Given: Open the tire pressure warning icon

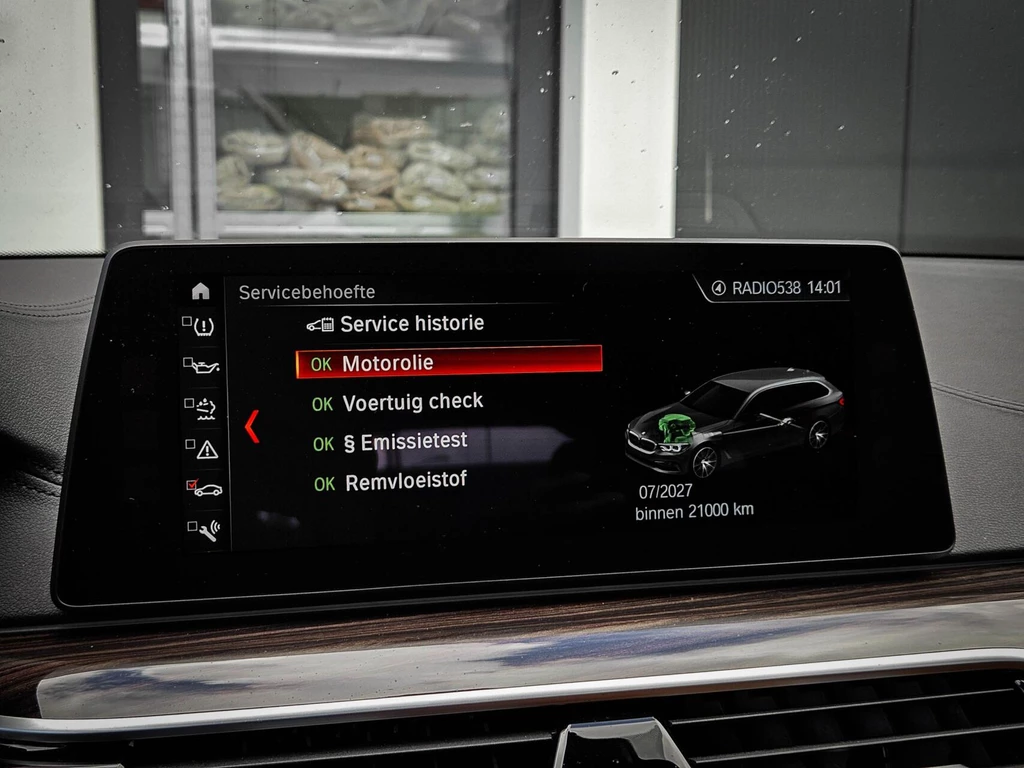Looking at the screenshot, I should coord(202,326).
